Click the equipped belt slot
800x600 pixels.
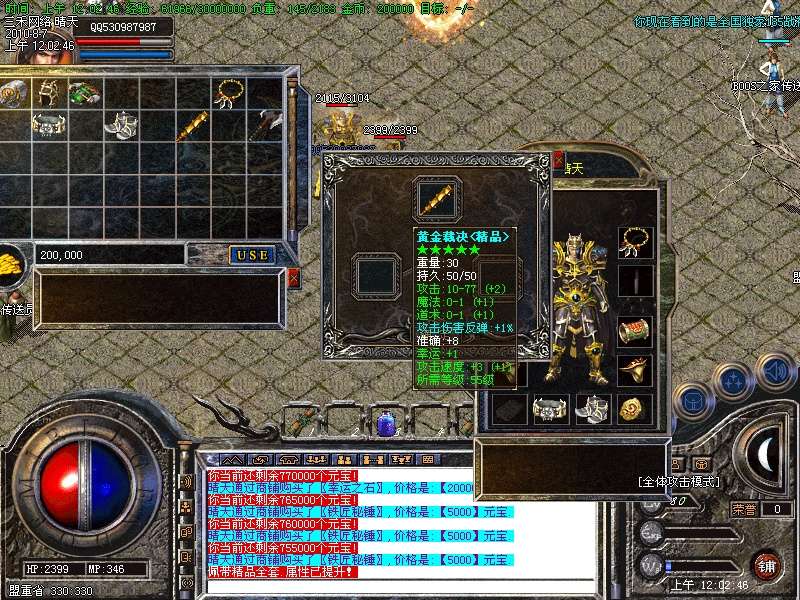pos(549,408)
